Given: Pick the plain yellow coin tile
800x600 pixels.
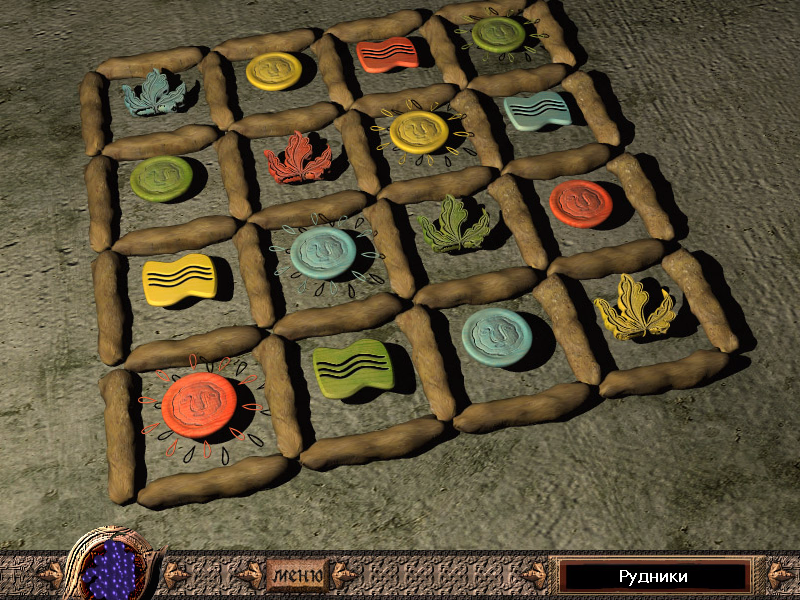Looking at the screenshot, I should click(x=273, y=70).
